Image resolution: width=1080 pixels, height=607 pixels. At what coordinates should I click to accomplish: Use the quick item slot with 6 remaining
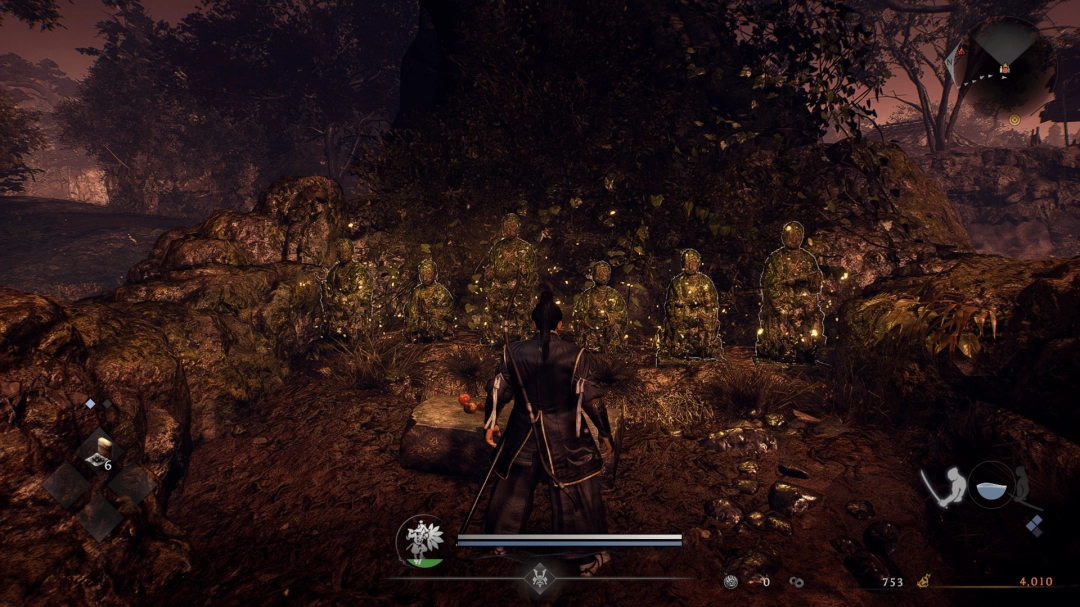(x=100, y=453)
